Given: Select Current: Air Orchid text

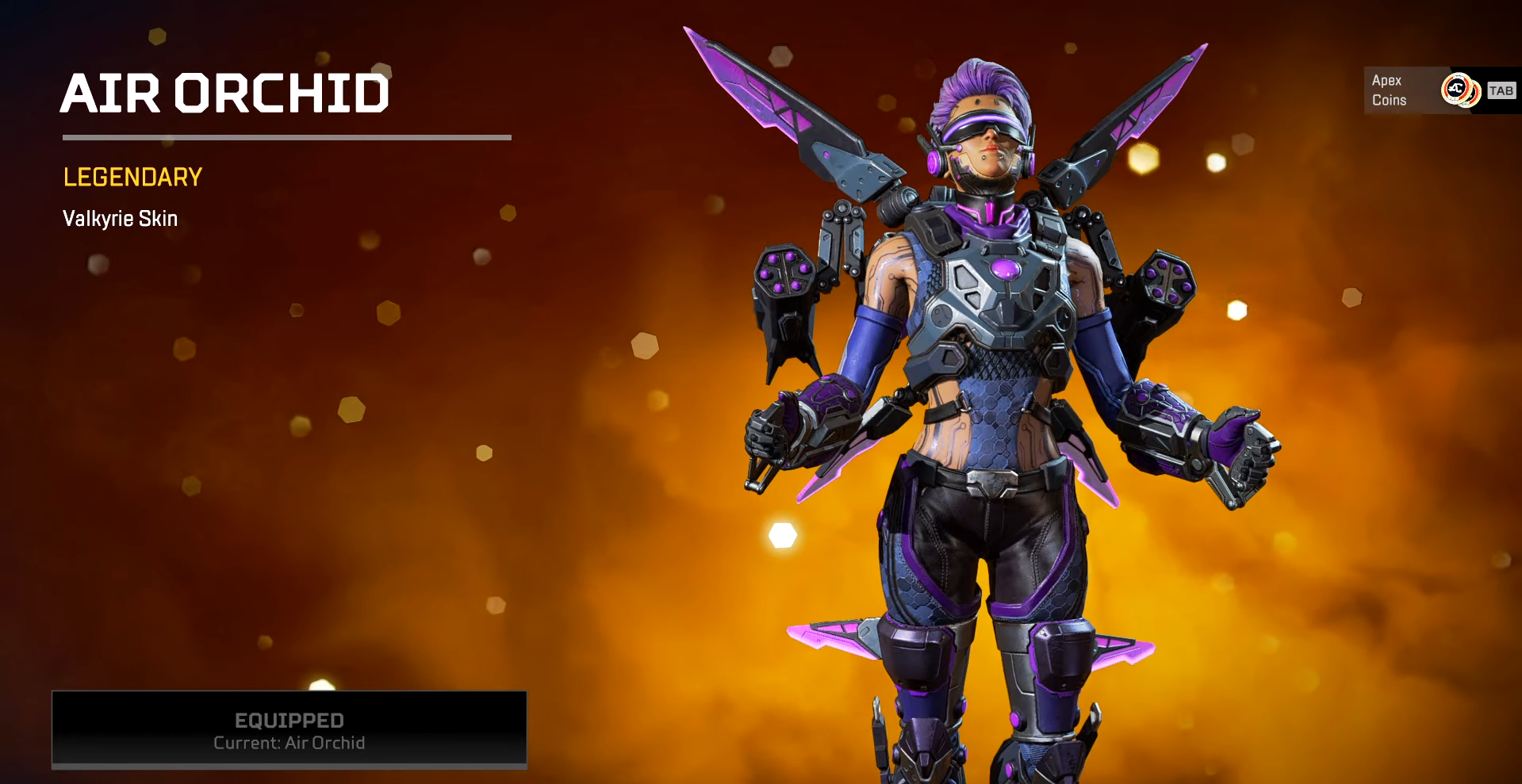Looking at the screenshot, I should [289, 743].
